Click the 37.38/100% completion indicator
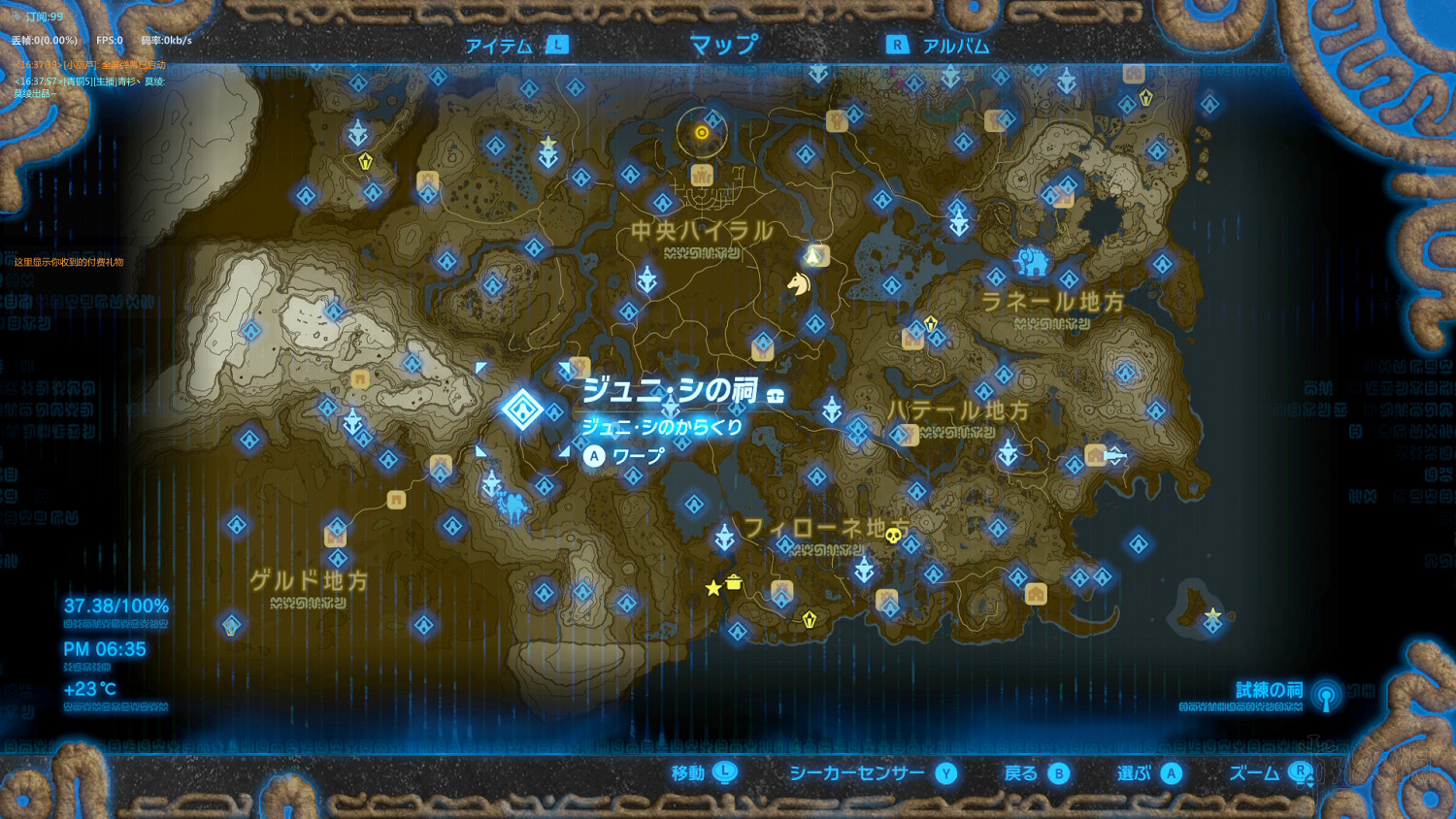Screen dimensions: 1456x819 [x=115, y=605]
